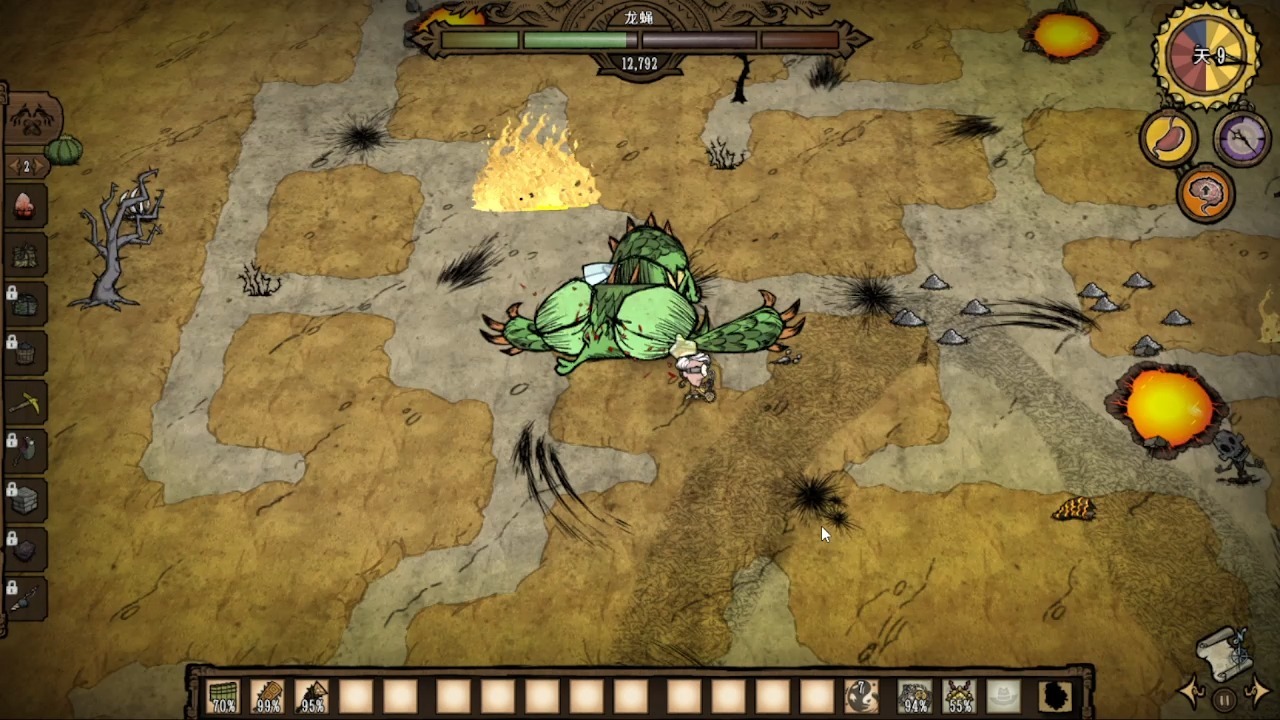Click the empty hat equipment slot

coord(1005,696)
